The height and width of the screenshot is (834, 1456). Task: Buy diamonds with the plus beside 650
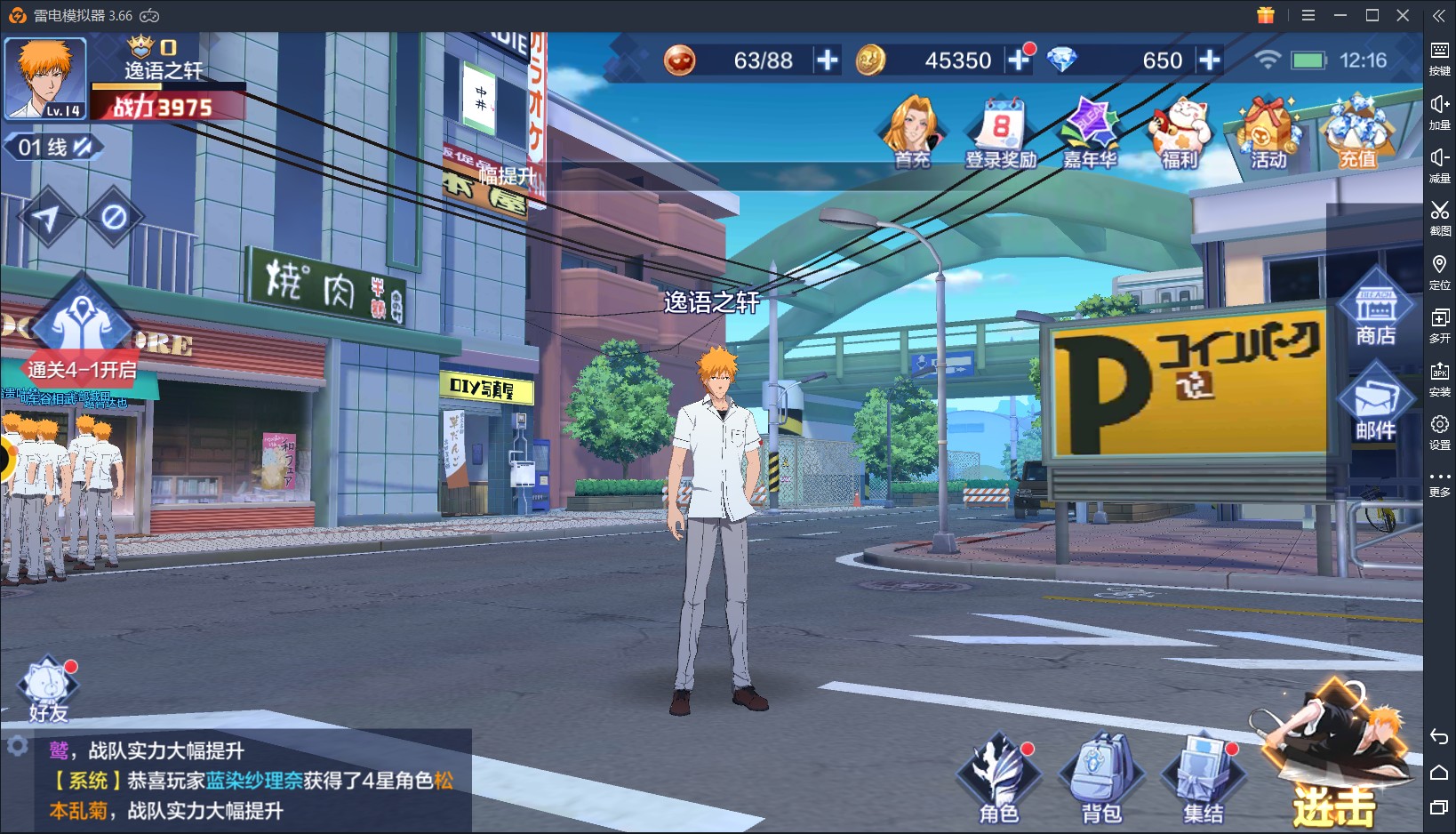click(x=1209, y=60)
